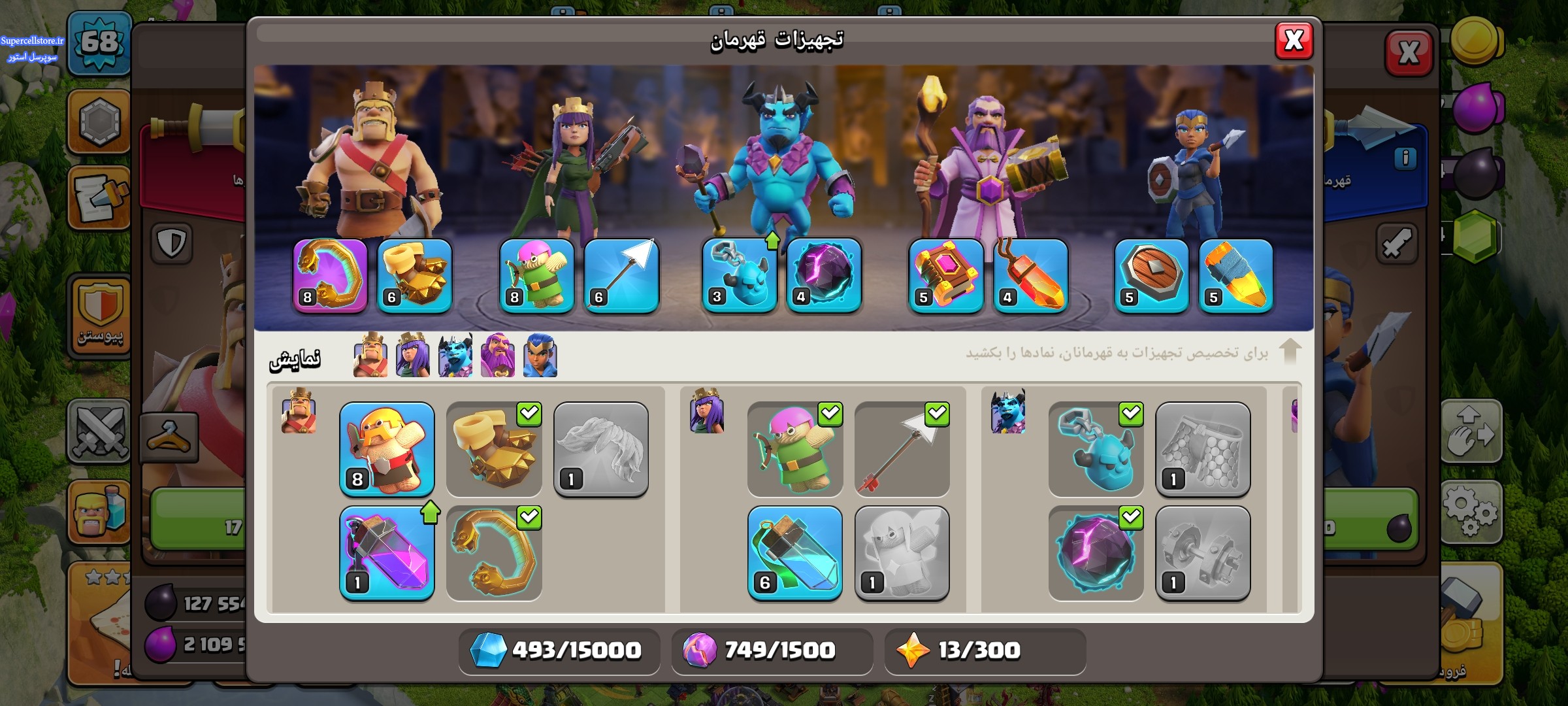Screen dimensions: 1568x706
Task: Close the hero equipment window
Action: (1294, 41)
